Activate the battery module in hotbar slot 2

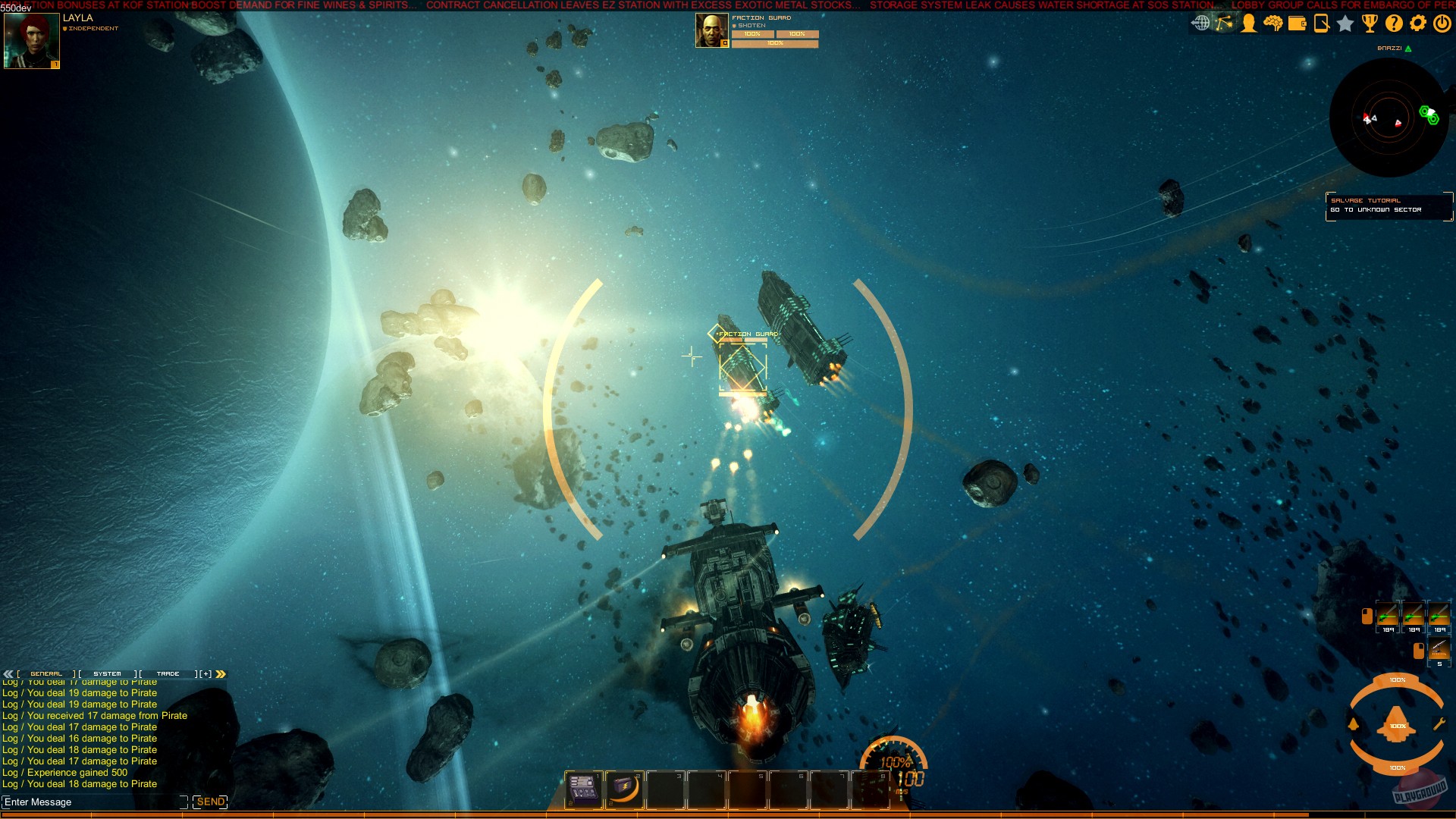(624, 789)
